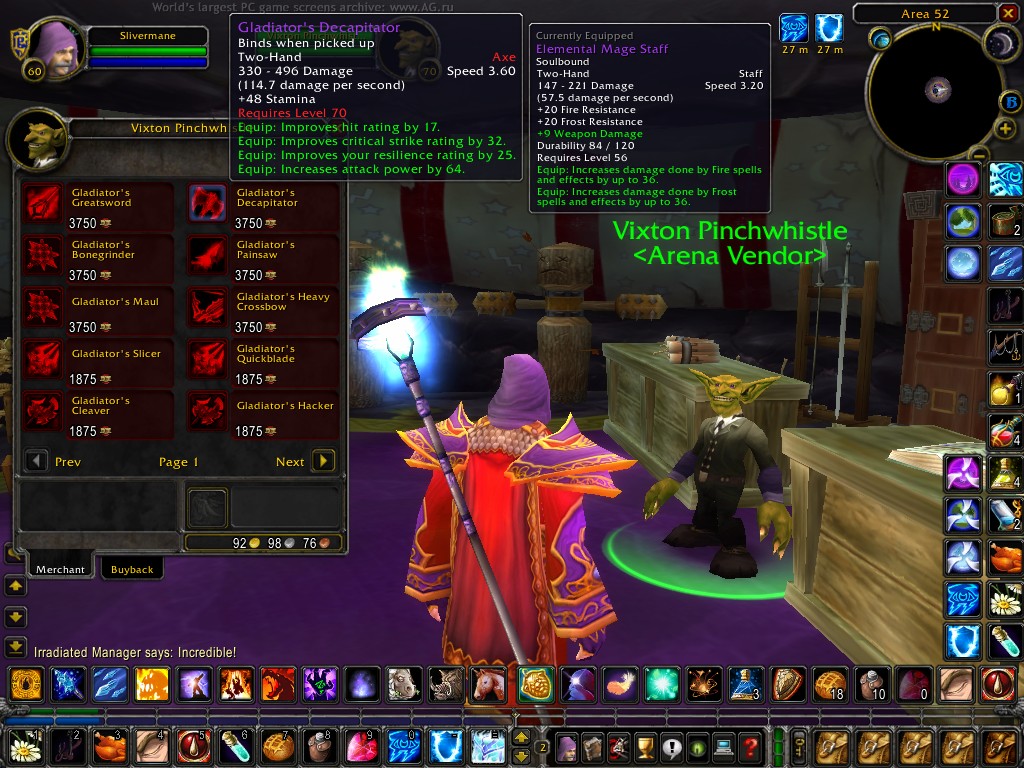Open the Merchant tab
The image size is (1024, 768).
60,569
